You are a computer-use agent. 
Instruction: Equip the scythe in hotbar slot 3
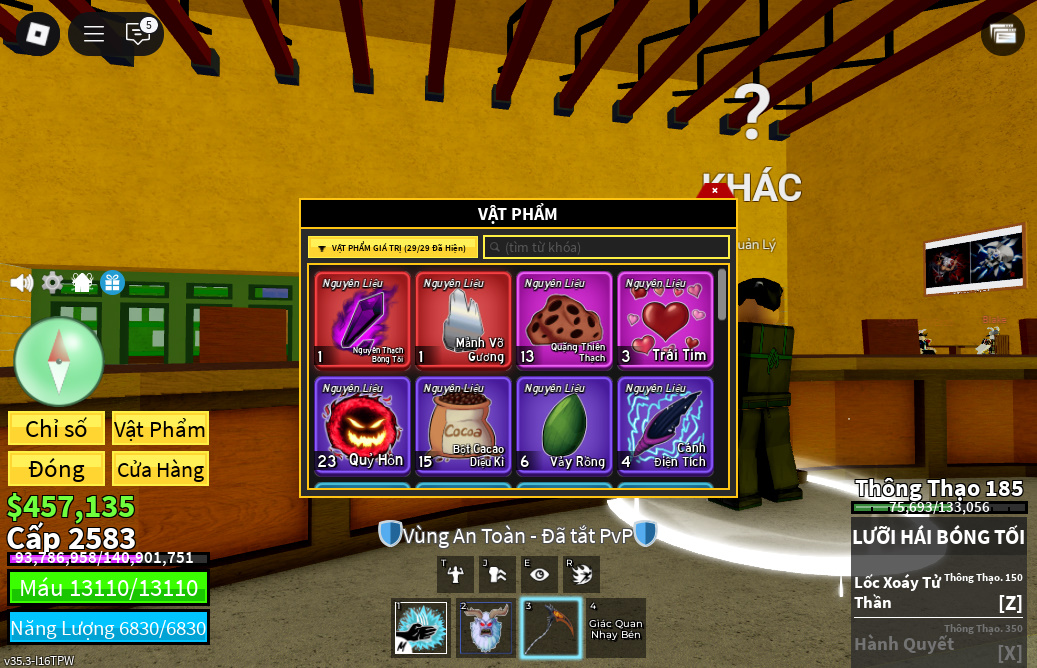(x=550, y=628)
